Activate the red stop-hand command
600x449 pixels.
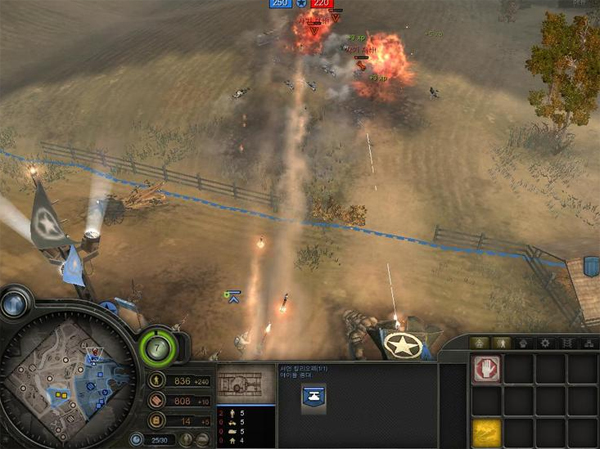(x=486, y=369)
